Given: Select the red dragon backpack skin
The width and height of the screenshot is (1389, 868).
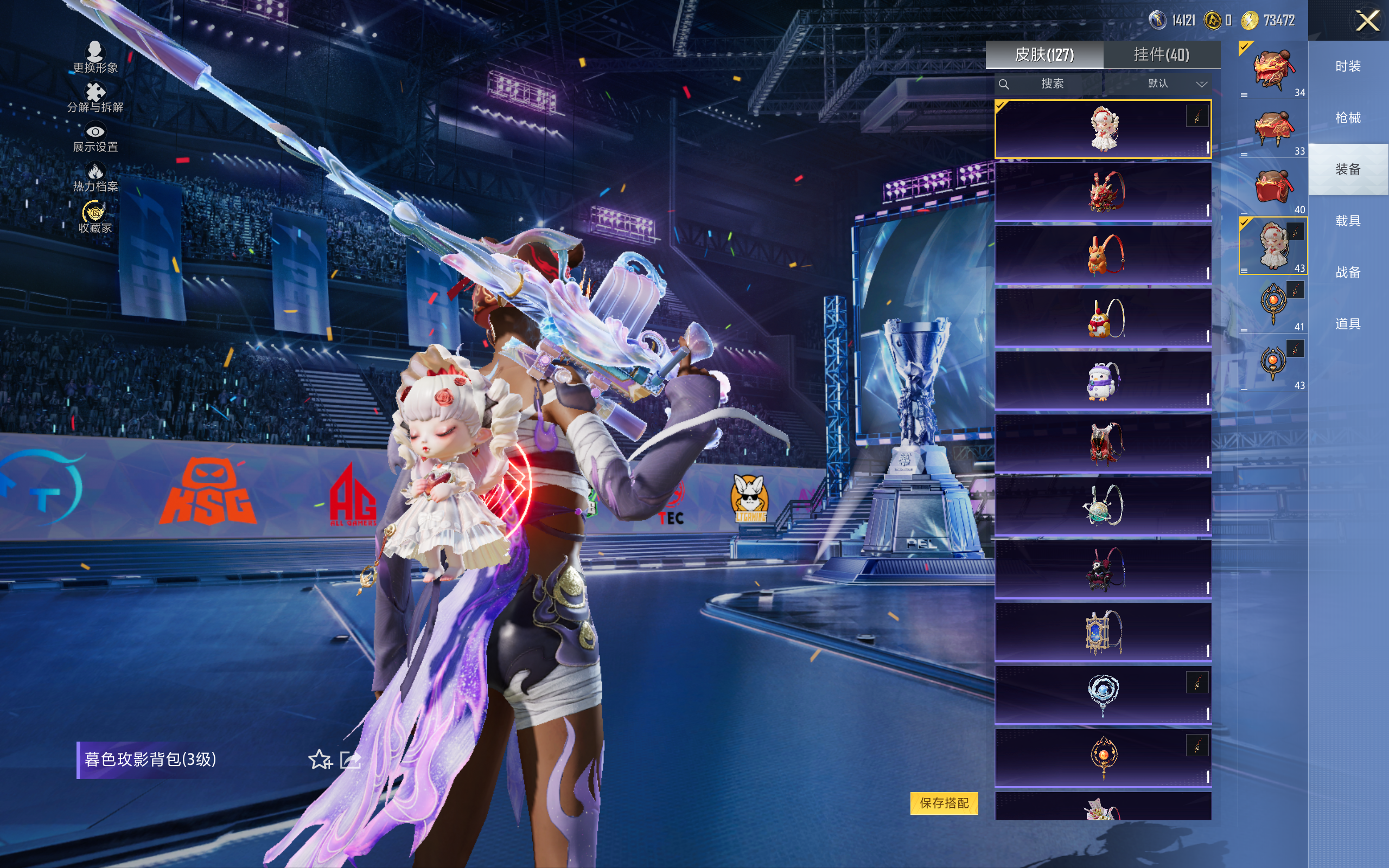Looking at the screenshot, I should tap(1103, 192).
